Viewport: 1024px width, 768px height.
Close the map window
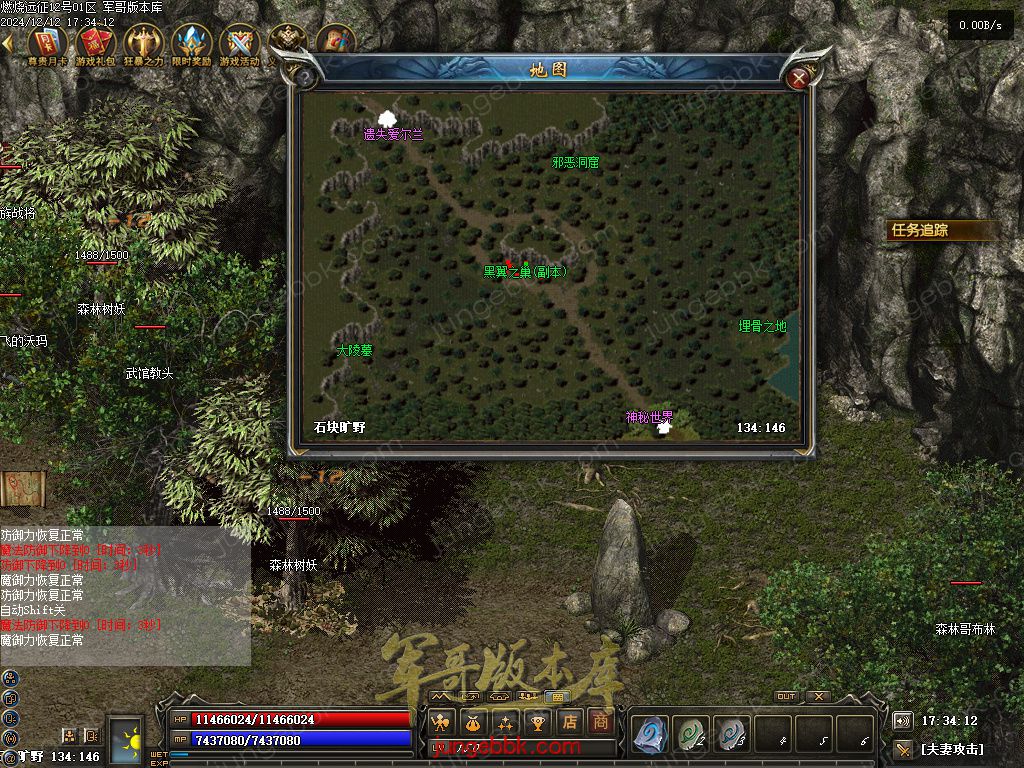[x=798, y=78]
